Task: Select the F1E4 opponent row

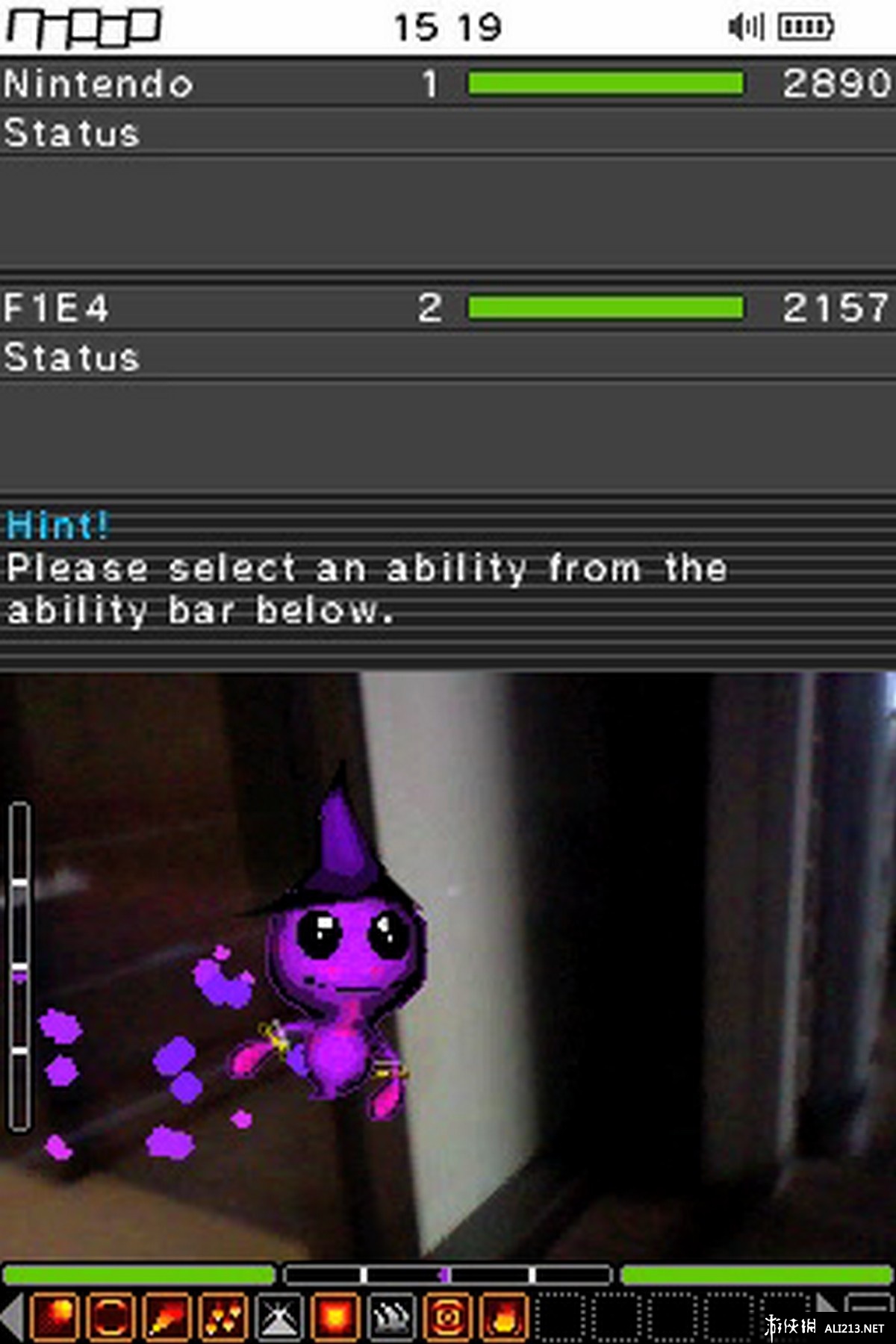Action: (448, 307)
